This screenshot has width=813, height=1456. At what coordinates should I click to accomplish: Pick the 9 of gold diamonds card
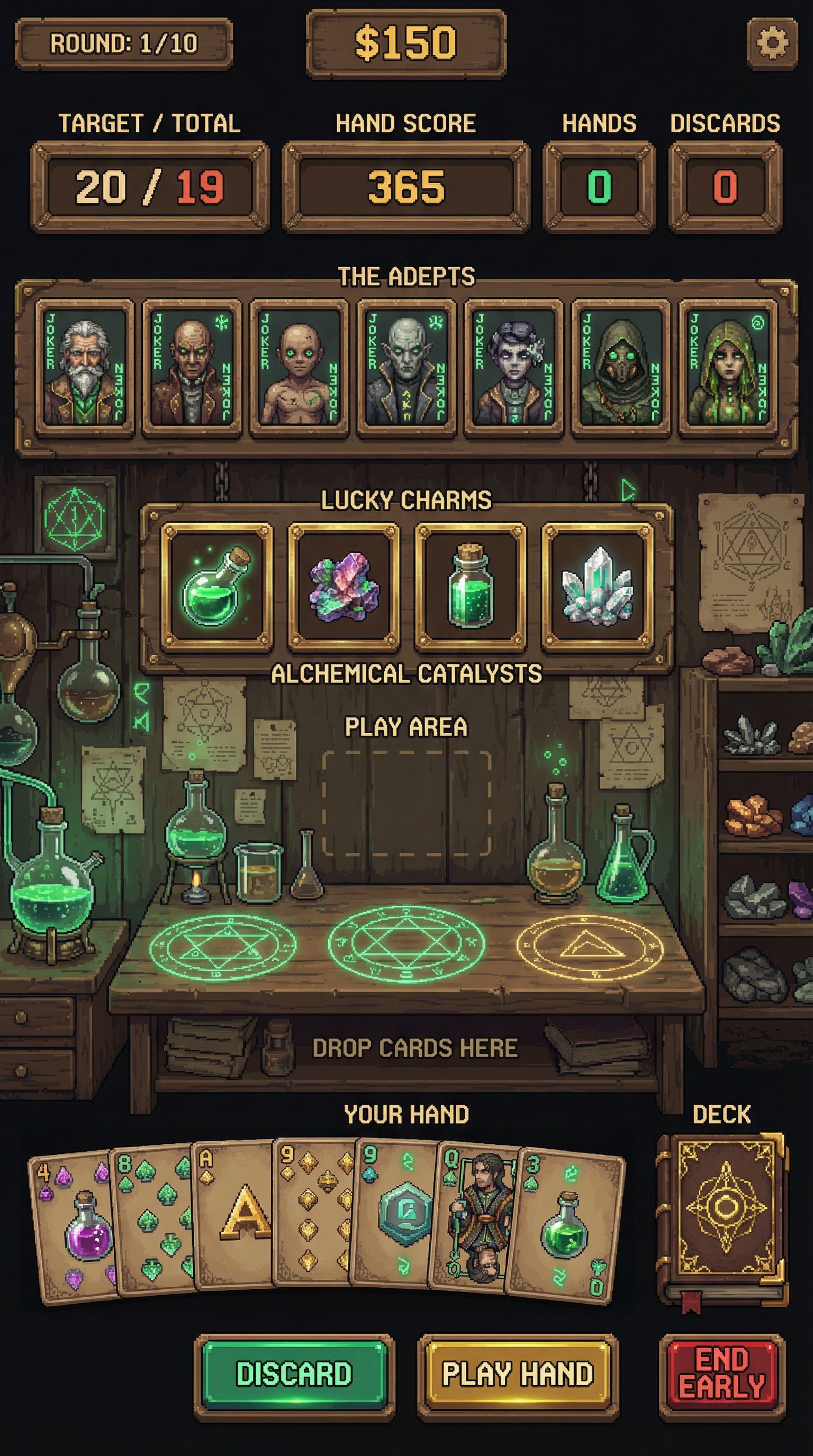(x=314, y=1209)
